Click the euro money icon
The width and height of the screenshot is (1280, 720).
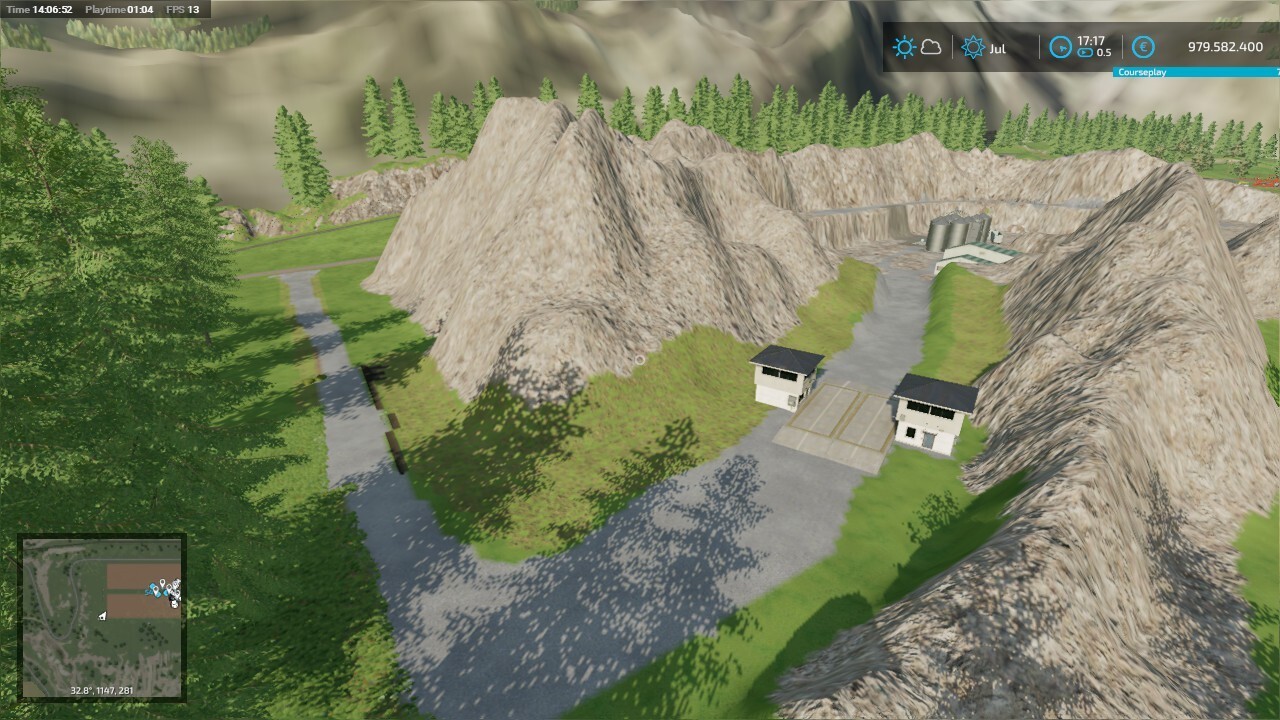[x=1144, y=47]
